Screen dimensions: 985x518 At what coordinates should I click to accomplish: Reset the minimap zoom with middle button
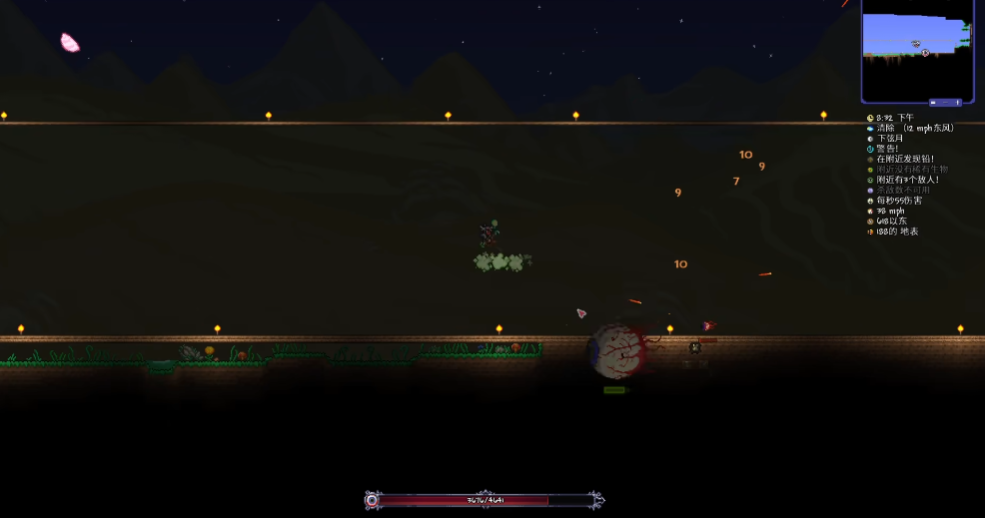(945, 102)
